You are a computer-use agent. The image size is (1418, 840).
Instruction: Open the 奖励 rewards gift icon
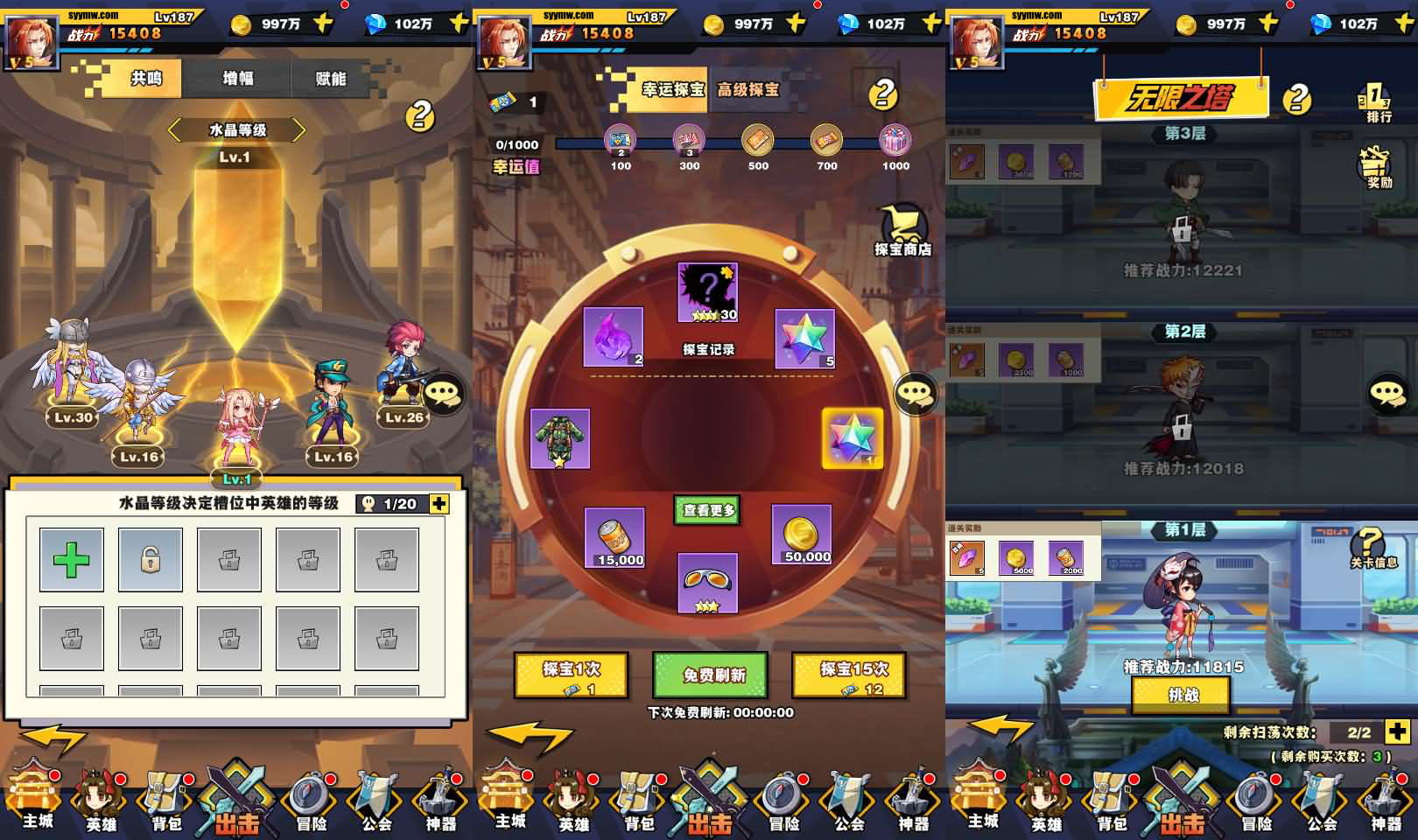coord(1377,166)
